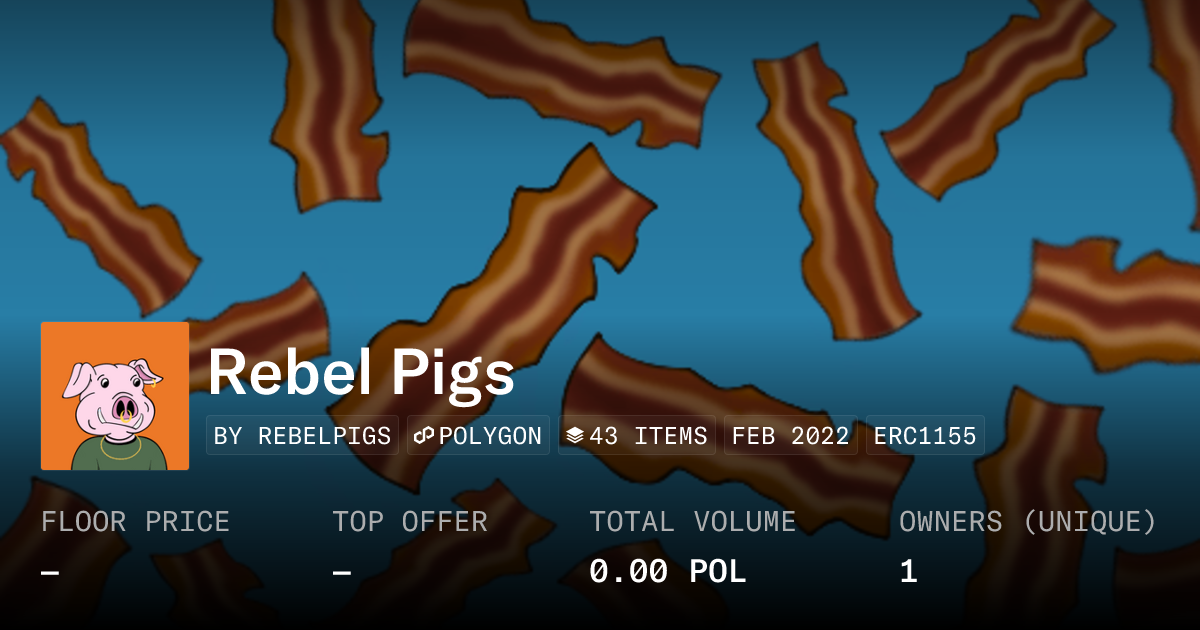Click the Polygon chain badge
This screenshot has height=630, width=1200.
coord(478,436)
